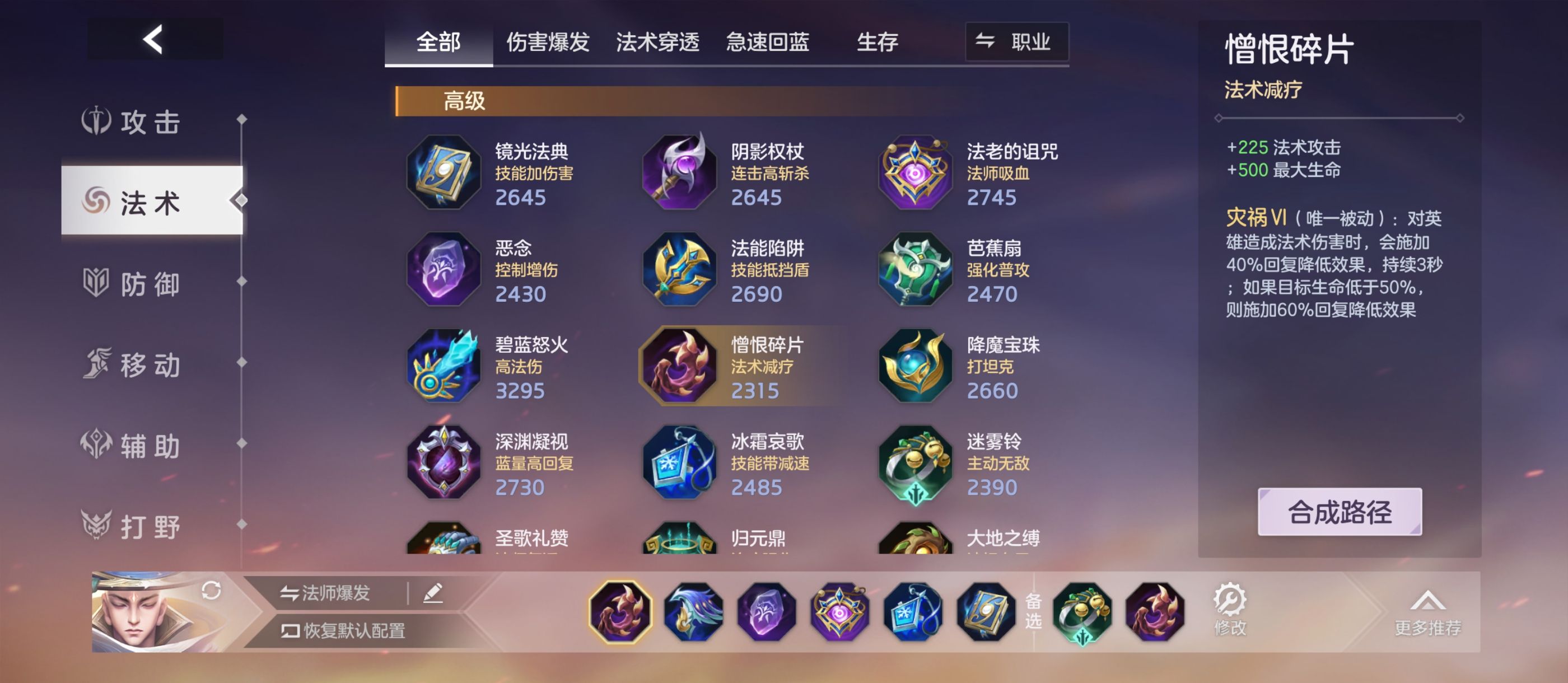Click the 迷雾铃 item icon
The height and width of the screenshot is (683, 1568).
pyautogui.click(x=915, y=462)
